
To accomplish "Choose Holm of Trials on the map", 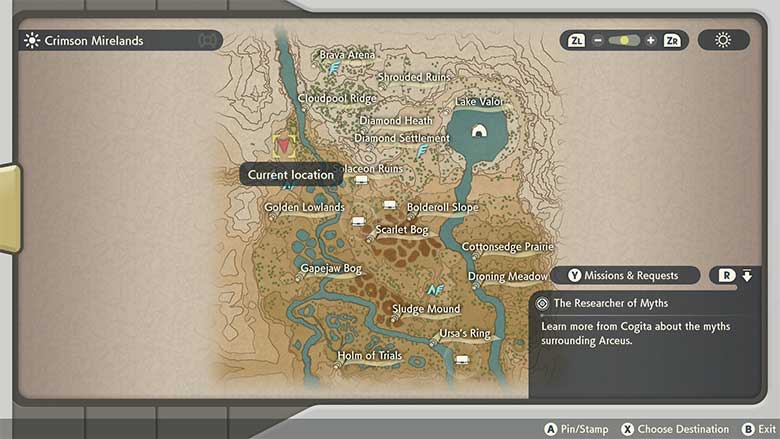I will (x=369, y=355).
